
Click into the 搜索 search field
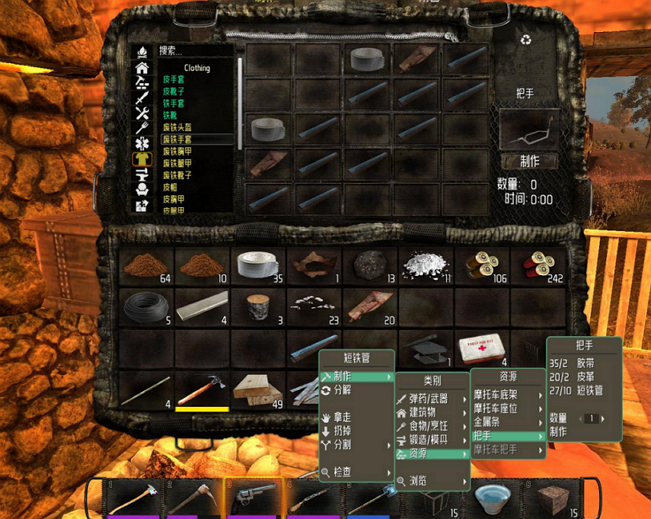[195, 50]
